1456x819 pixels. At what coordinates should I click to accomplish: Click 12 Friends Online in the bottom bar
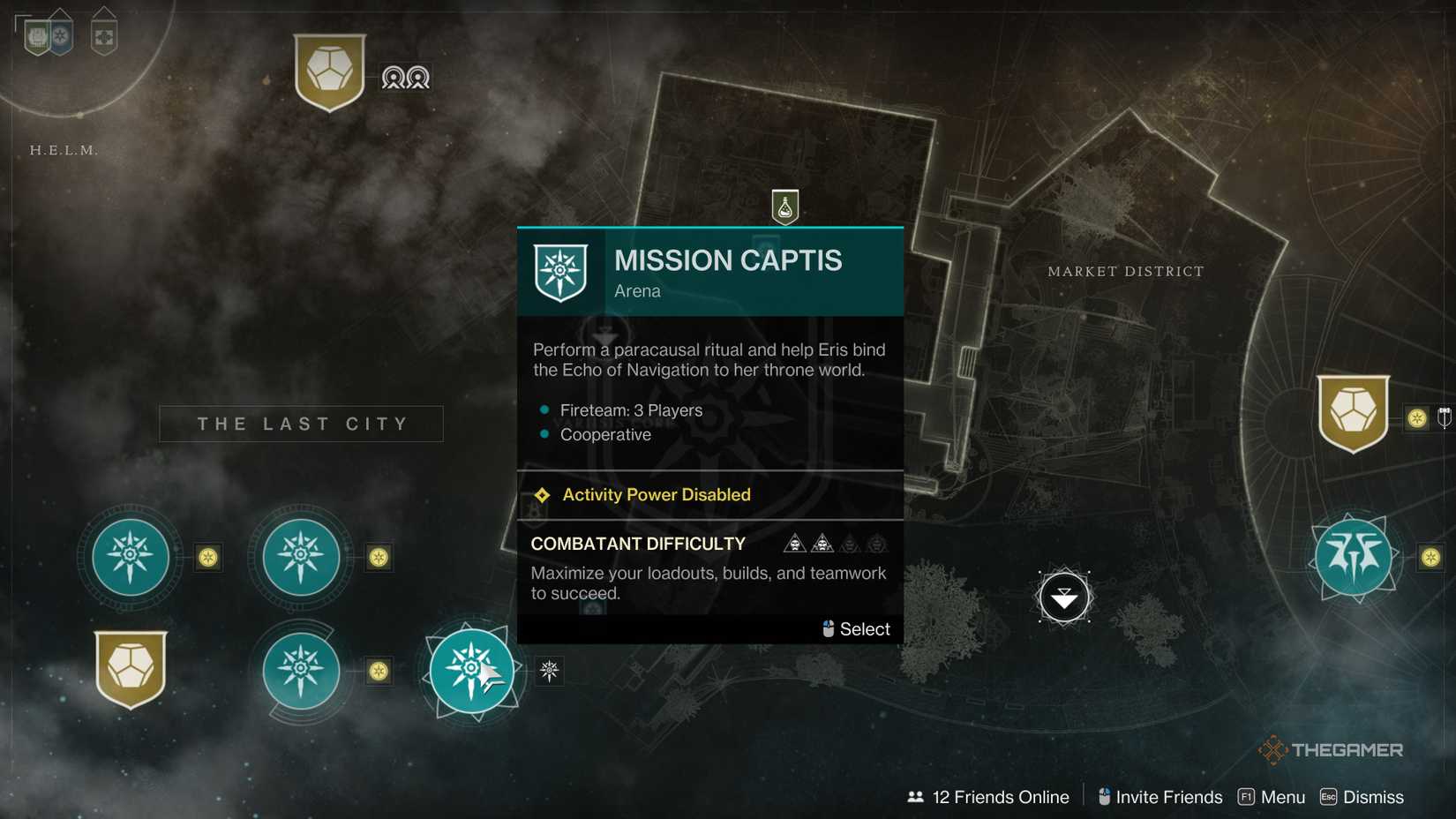(x=1000, y=797)
